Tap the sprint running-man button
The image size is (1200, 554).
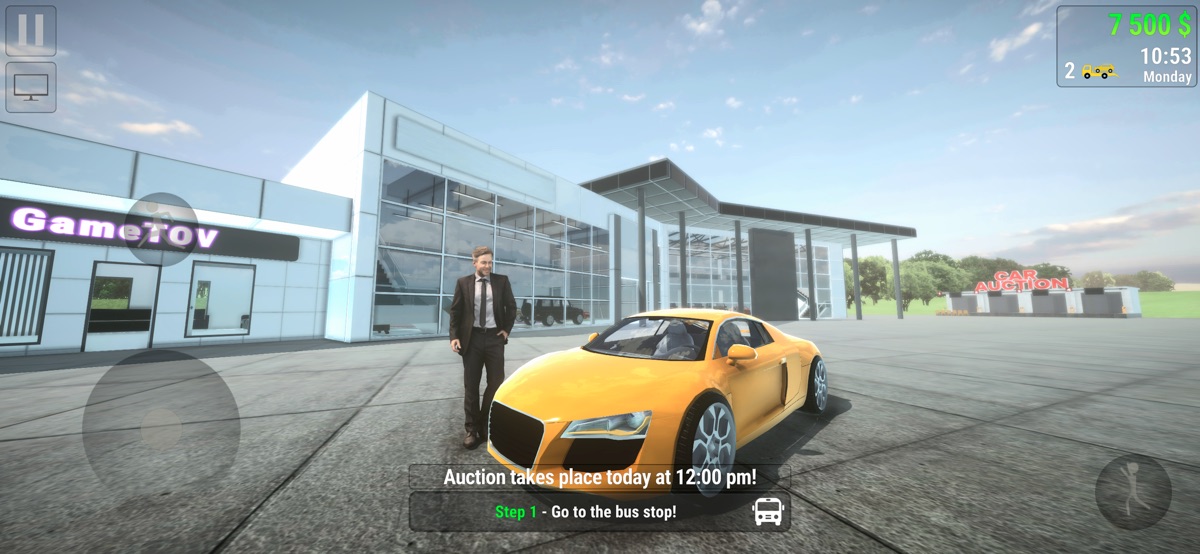(x=161, y=228)
